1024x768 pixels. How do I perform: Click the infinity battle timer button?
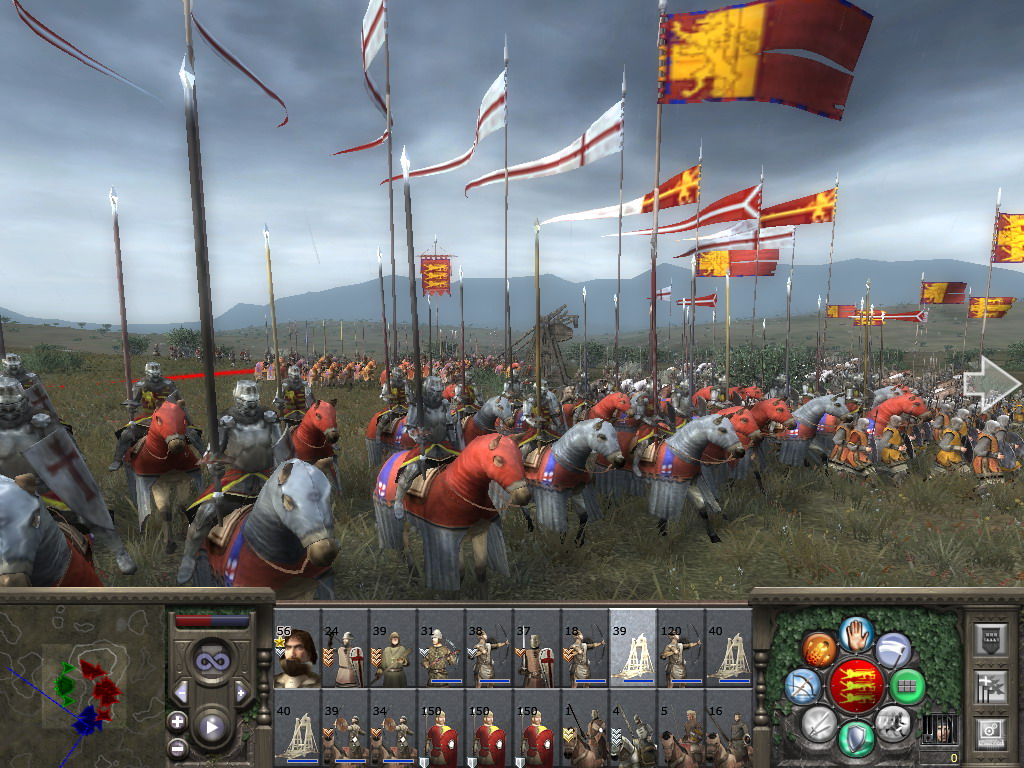pyautogui.click(x=211, y=661)
